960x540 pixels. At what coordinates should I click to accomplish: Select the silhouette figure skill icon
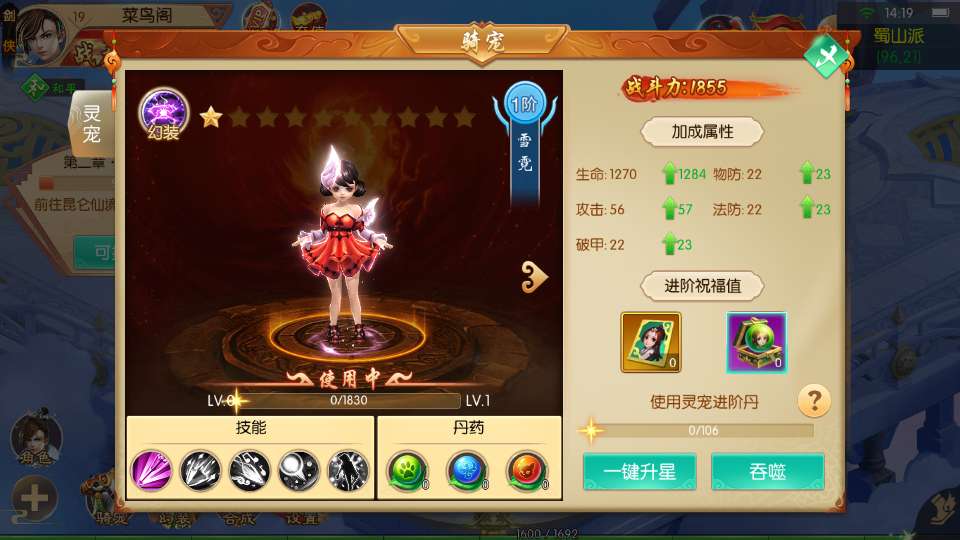pos(348,470)
